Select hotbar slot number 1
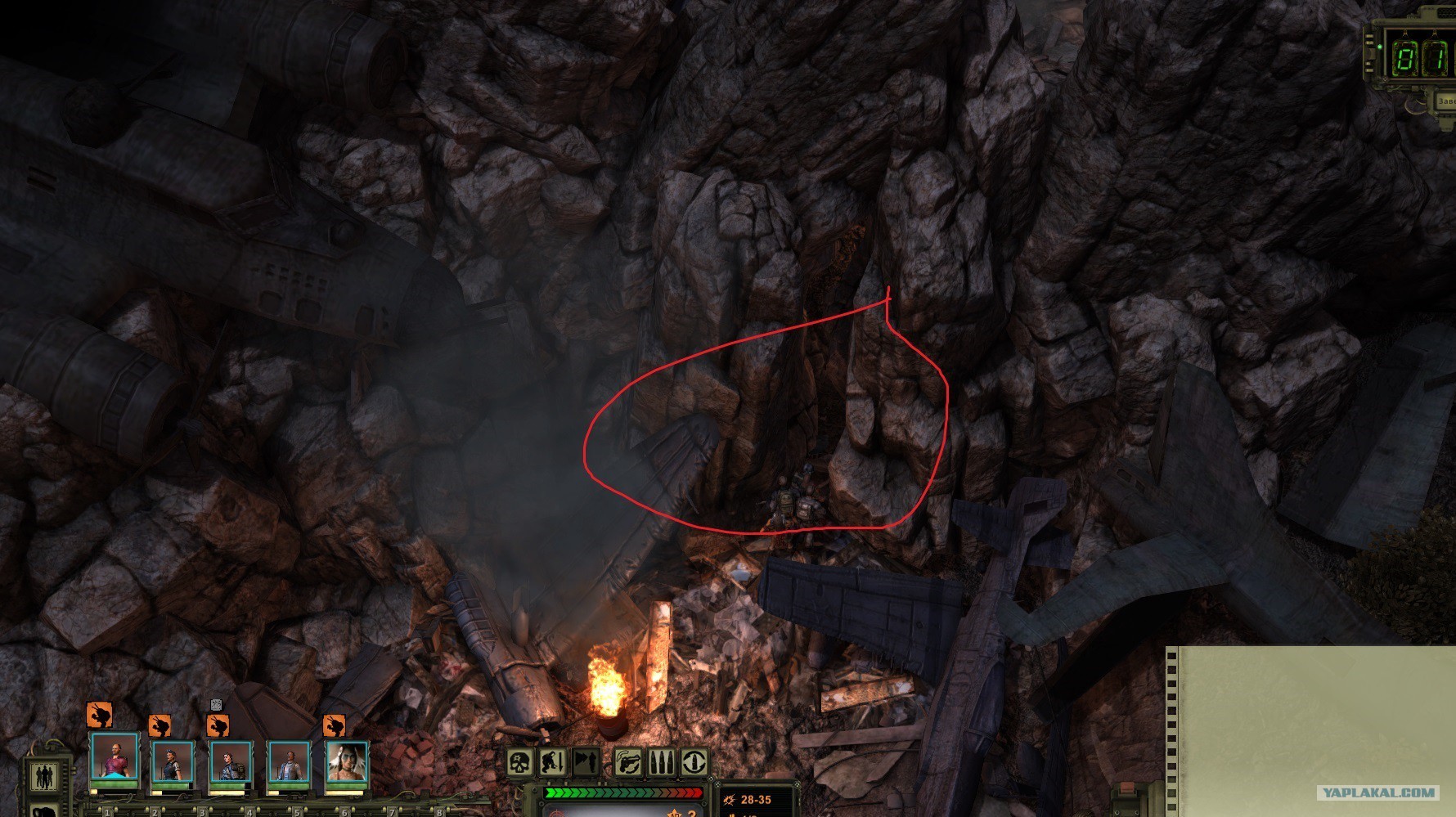The height and width of the screenshot is (817, 1456). 107,812
